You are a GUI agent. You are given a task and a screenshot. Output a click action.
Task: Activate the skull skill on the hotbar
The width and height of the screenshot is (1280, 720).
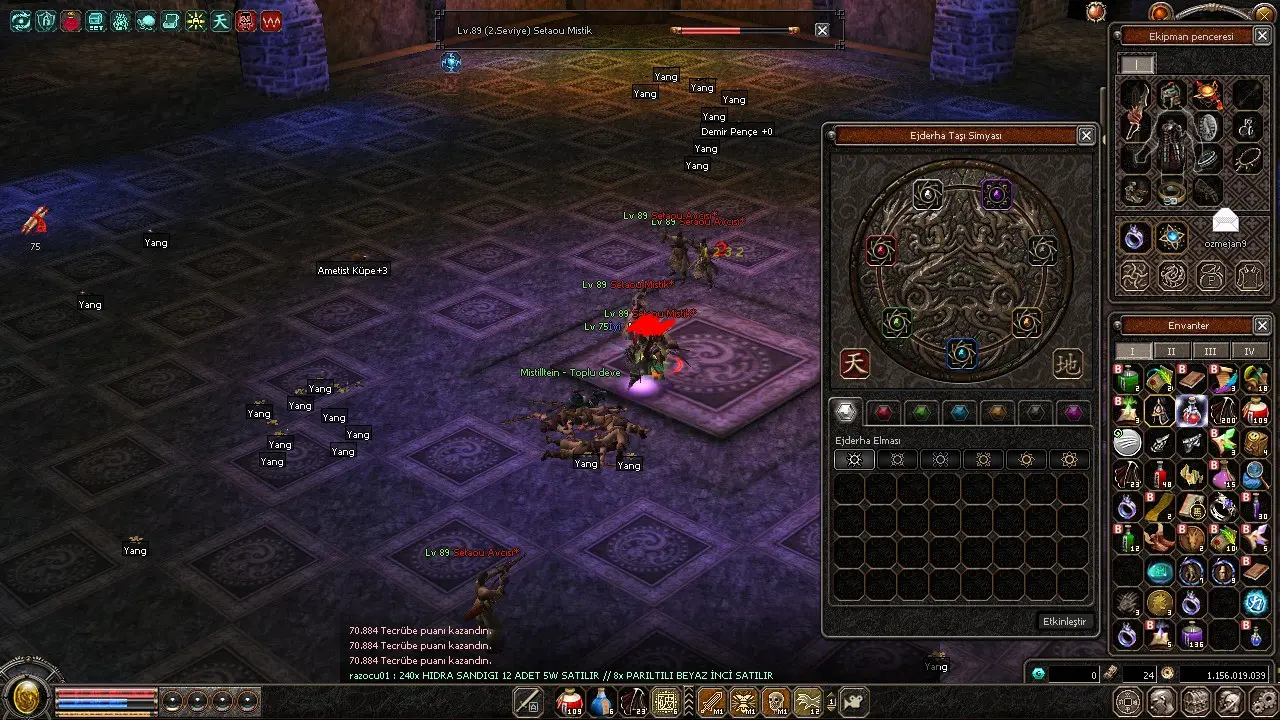[x=775, y=702]
